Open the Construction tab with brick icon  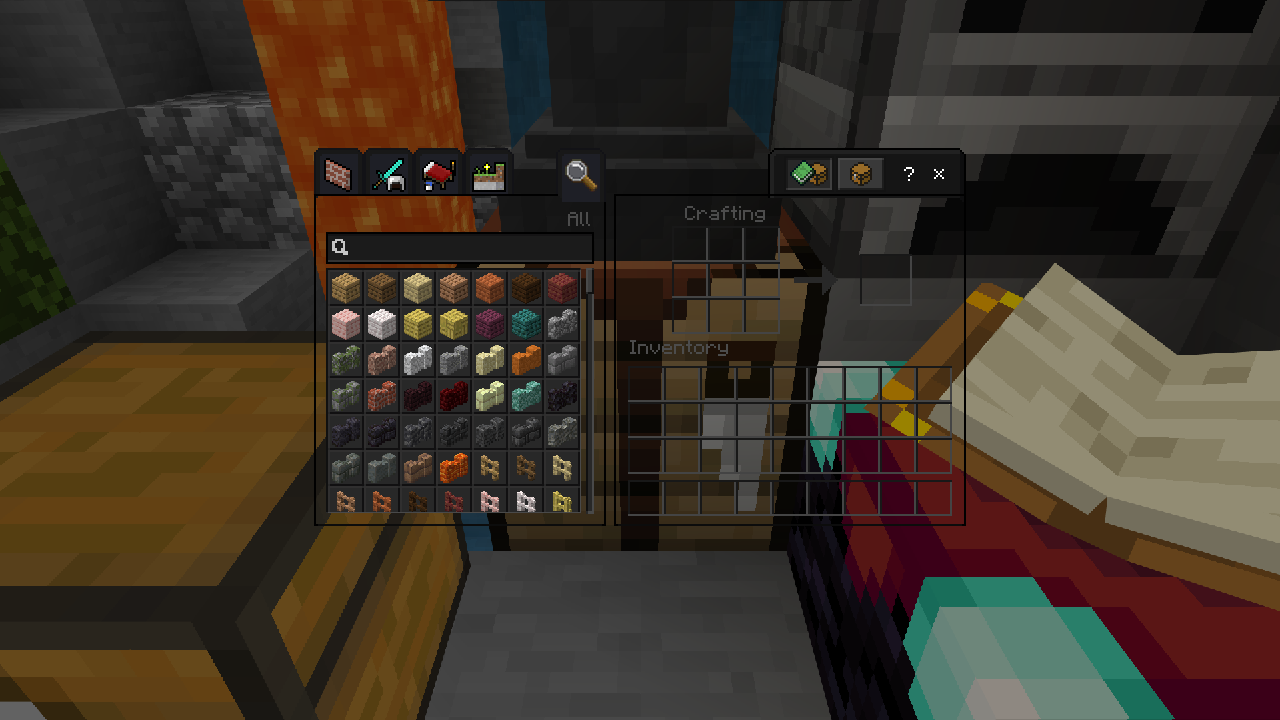(339, 174)
